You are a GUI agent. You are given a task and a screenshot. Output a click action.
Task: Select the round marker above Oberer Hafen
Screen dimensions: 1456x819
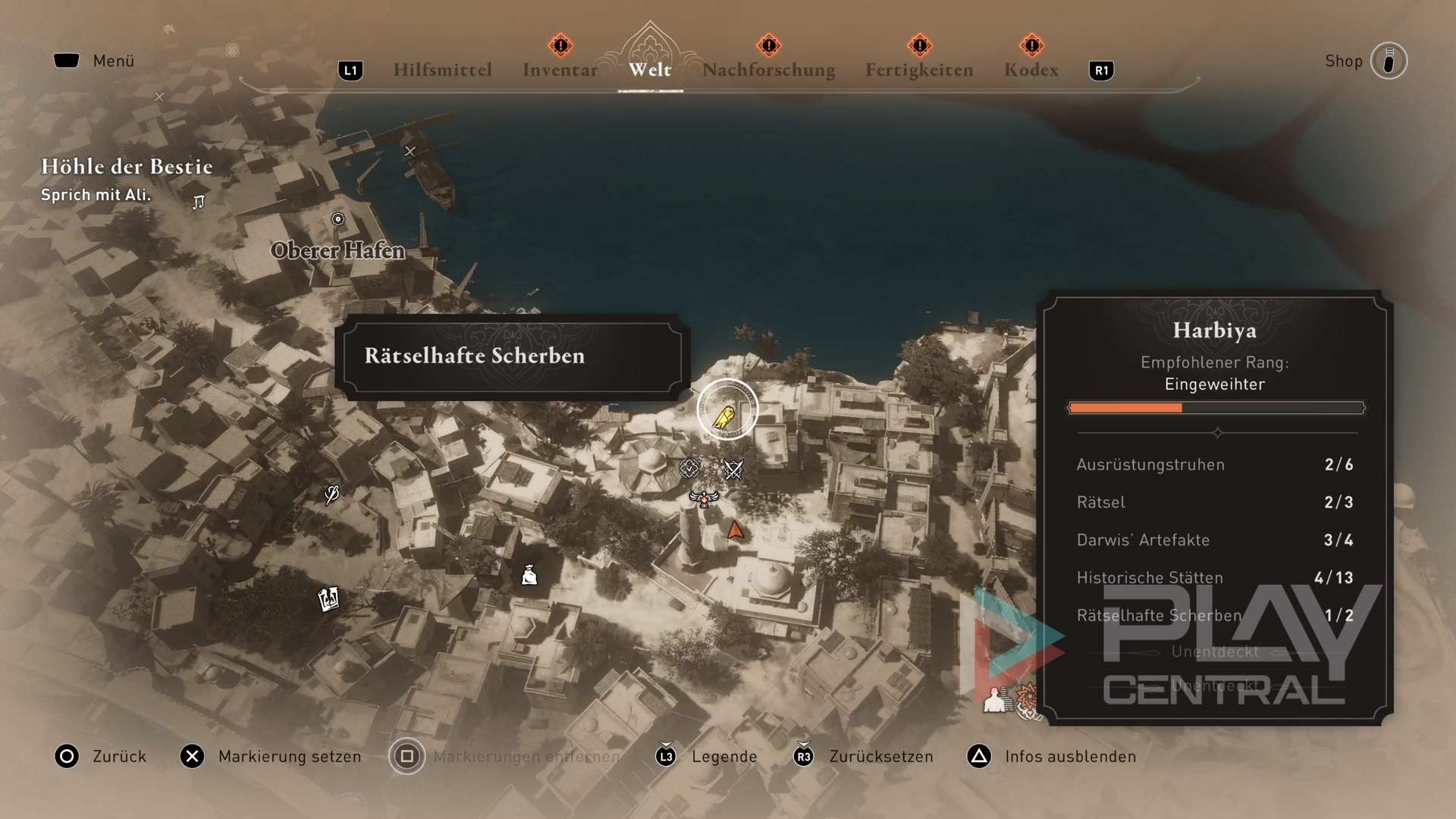338,219
